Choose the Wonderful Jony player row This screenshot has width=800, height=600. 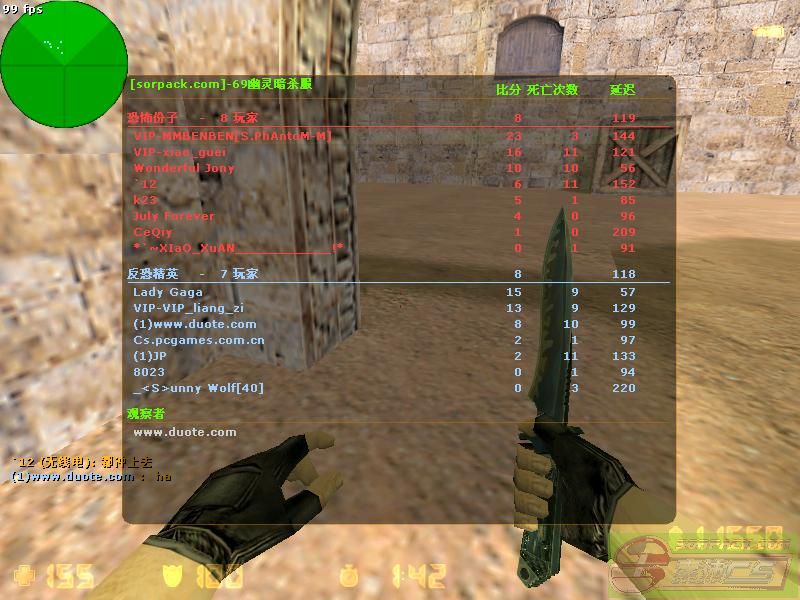(184, 168)
